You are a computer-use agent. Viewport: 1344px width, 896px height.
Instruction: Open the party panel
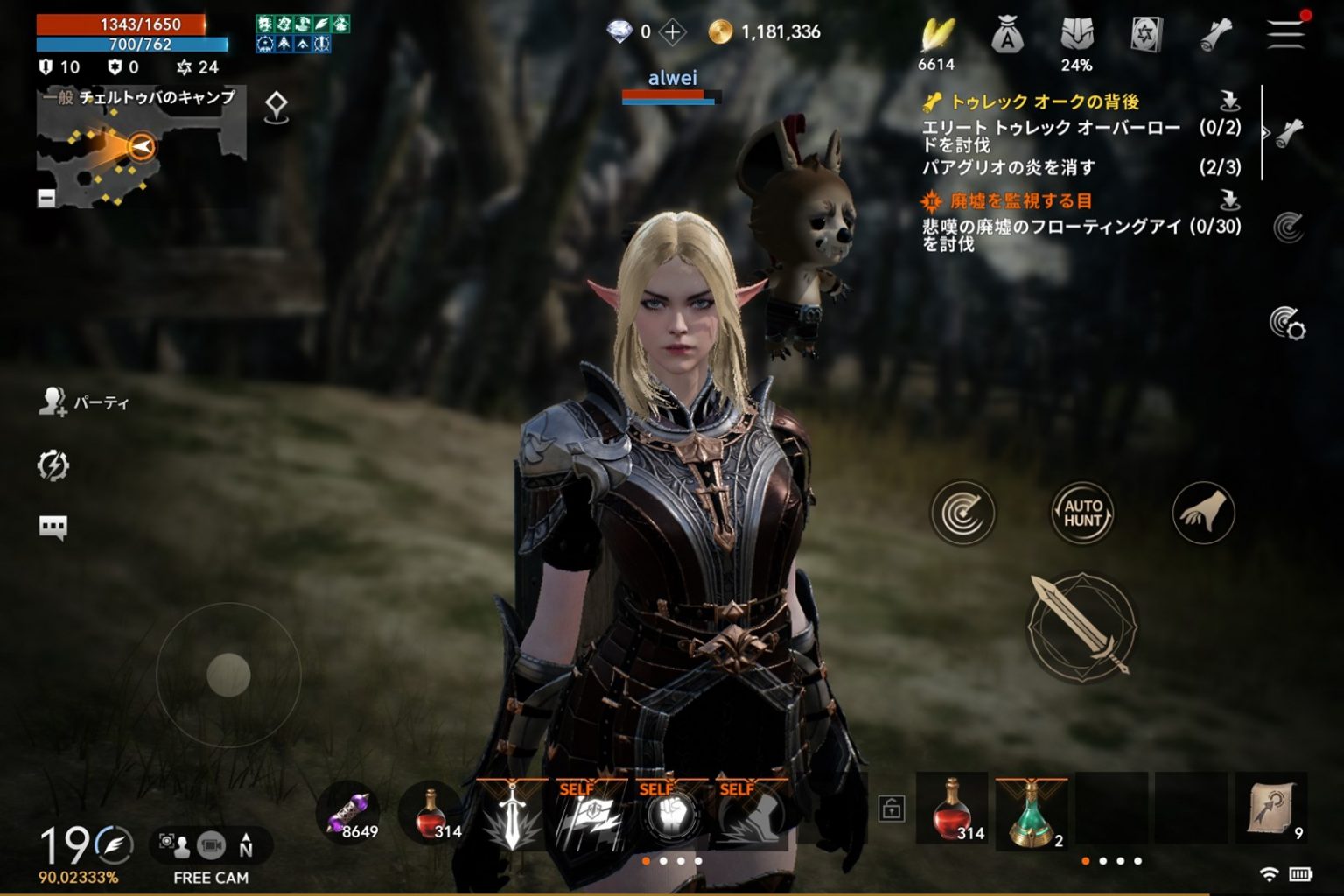(x=84, y=402)
